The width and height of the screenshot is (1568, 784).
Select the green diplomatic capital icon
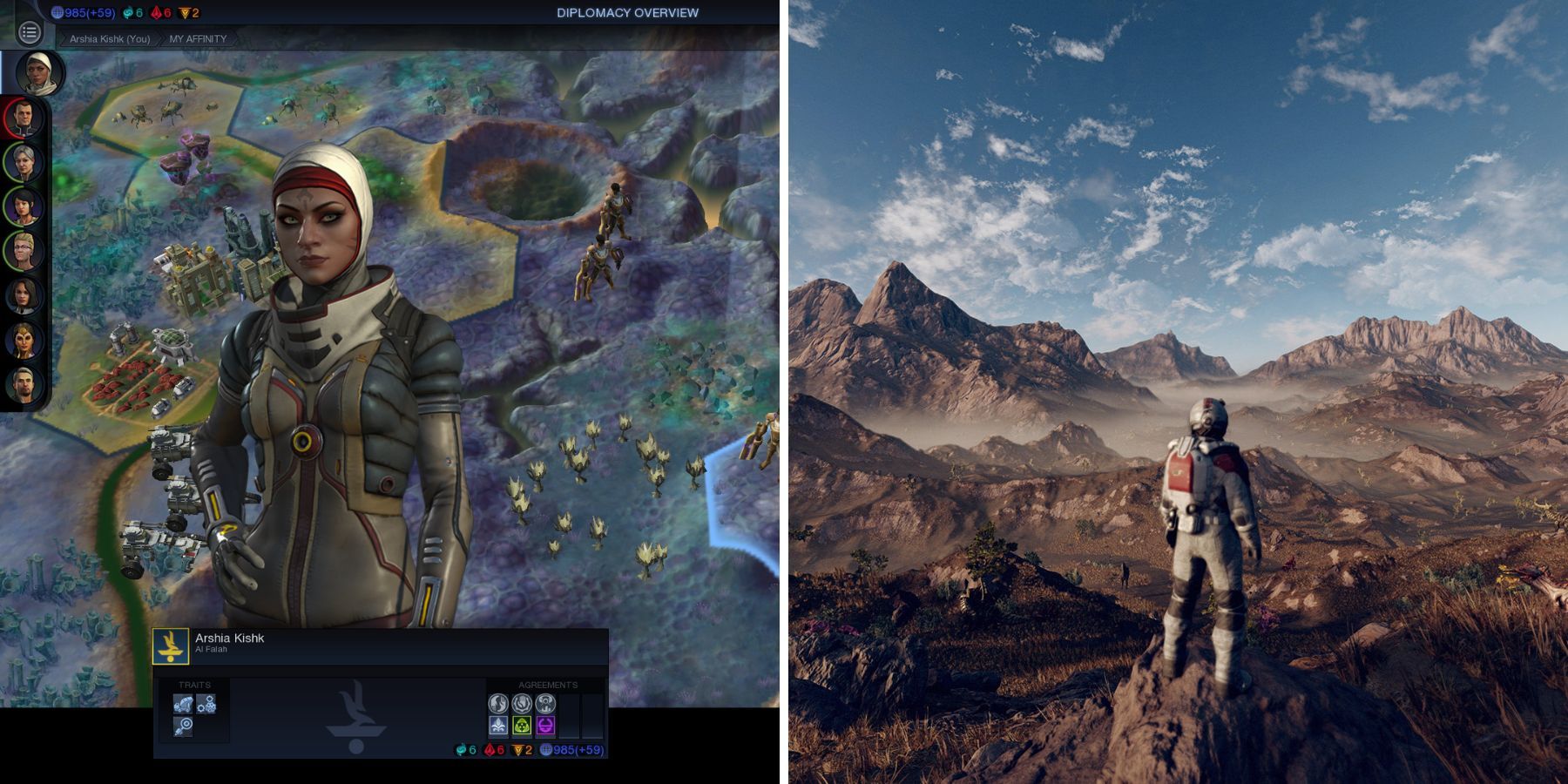pos(131,12)
